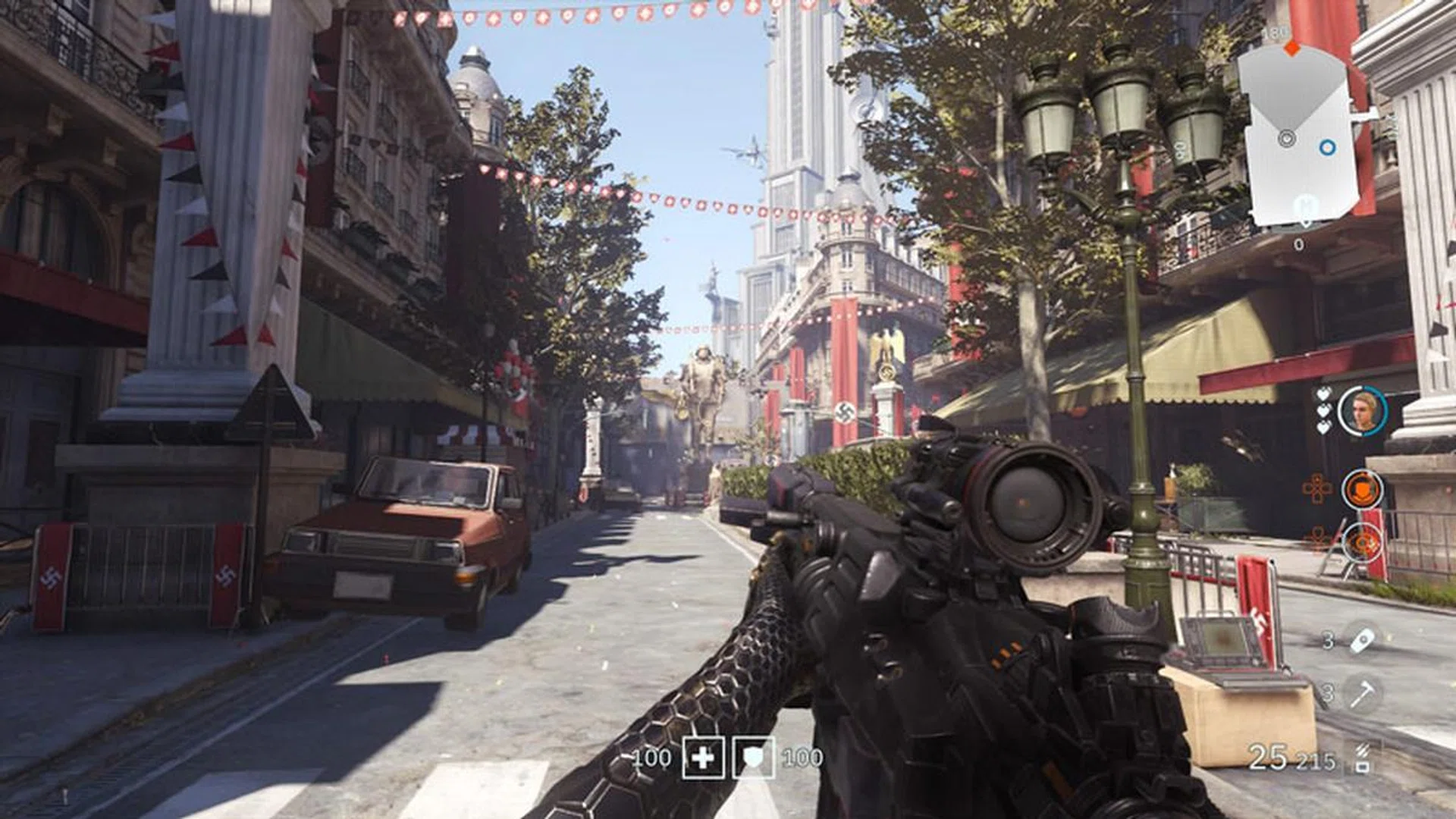
Task: Select the grenade icon on the right HUD
Action: point(1362,640)
